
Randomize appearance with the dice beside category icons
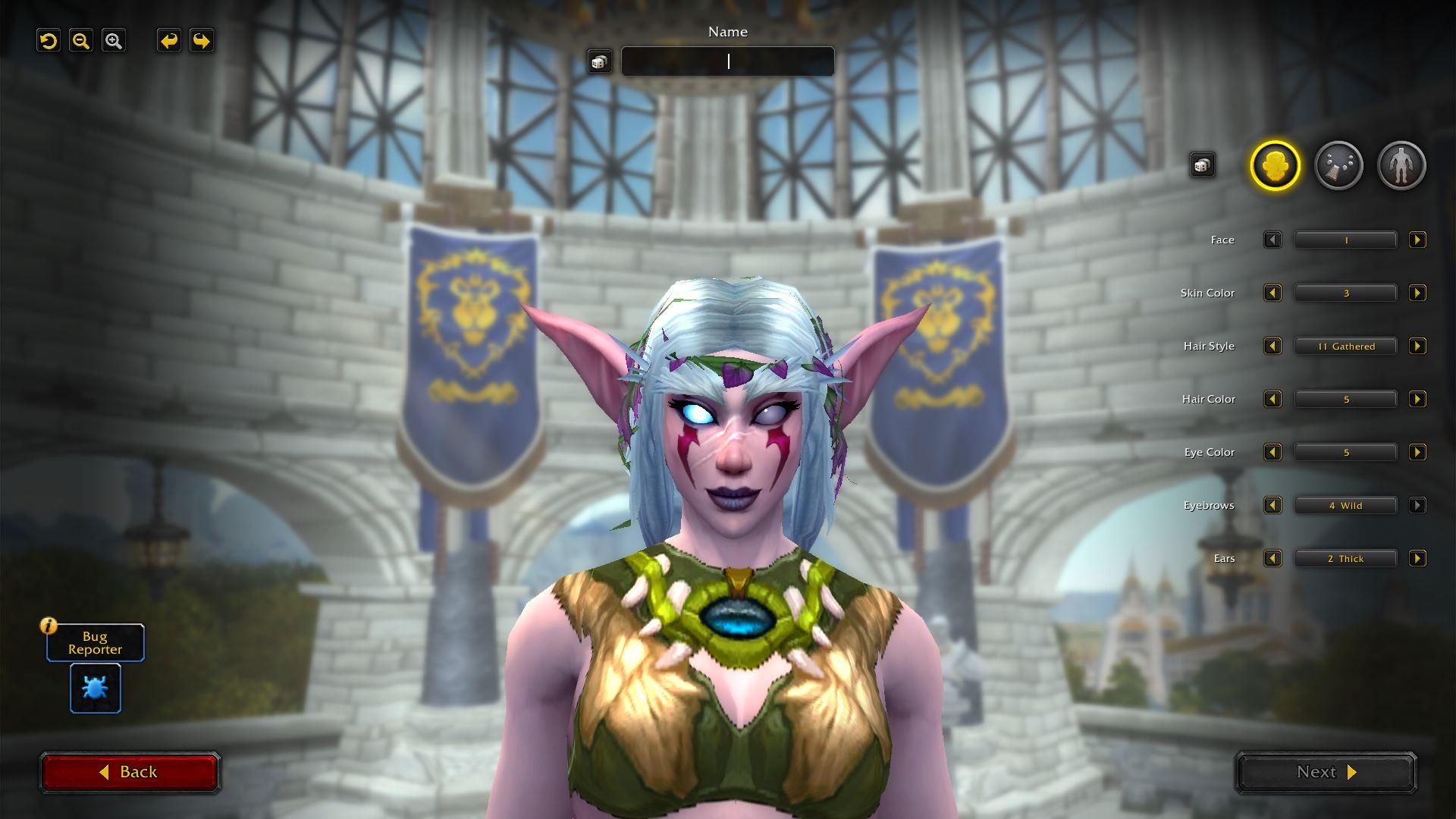pos(1202,165)
